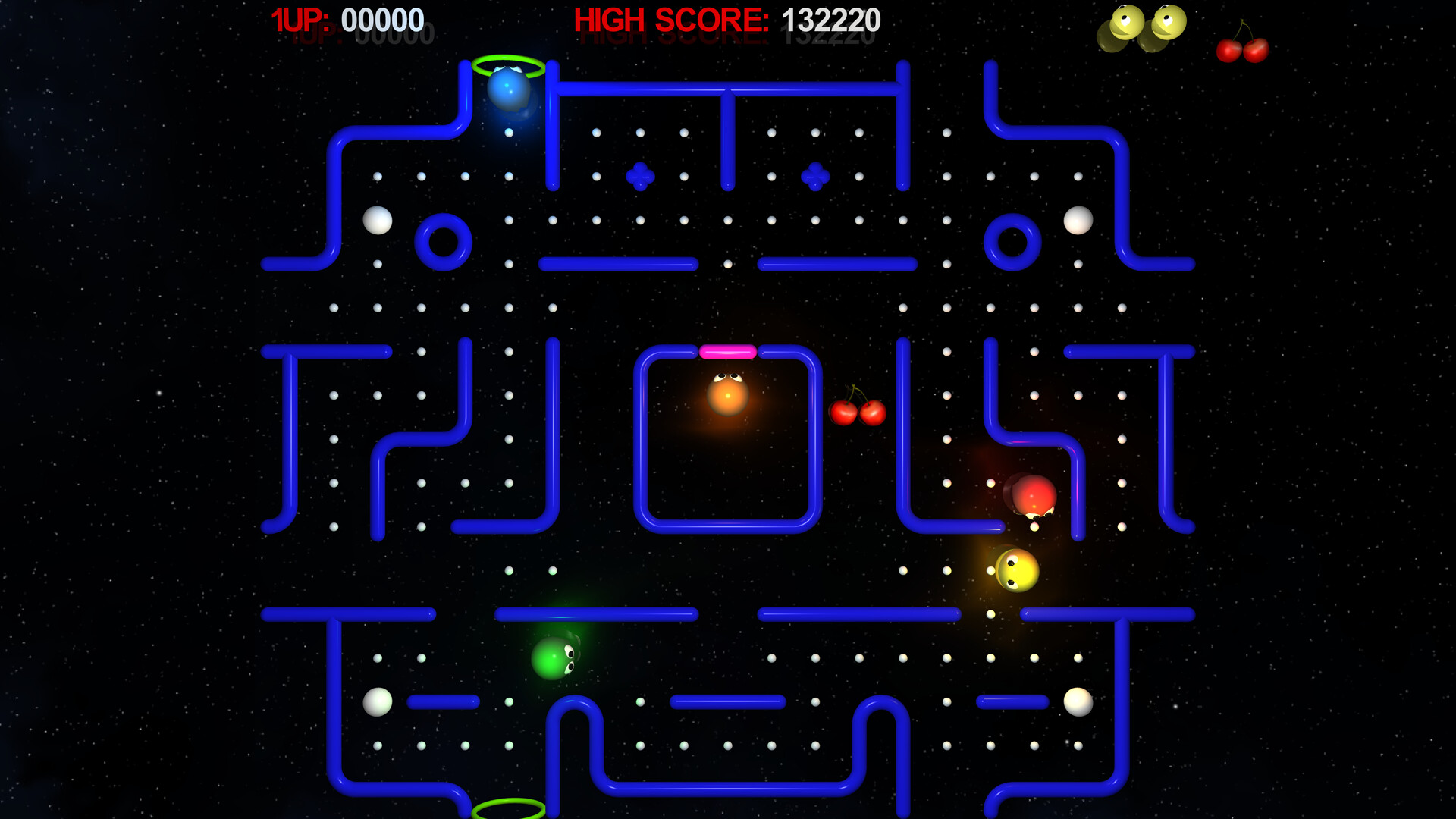
Task: Click the 1UP score label
Action: pyautogui.click(x=299, y=18)
